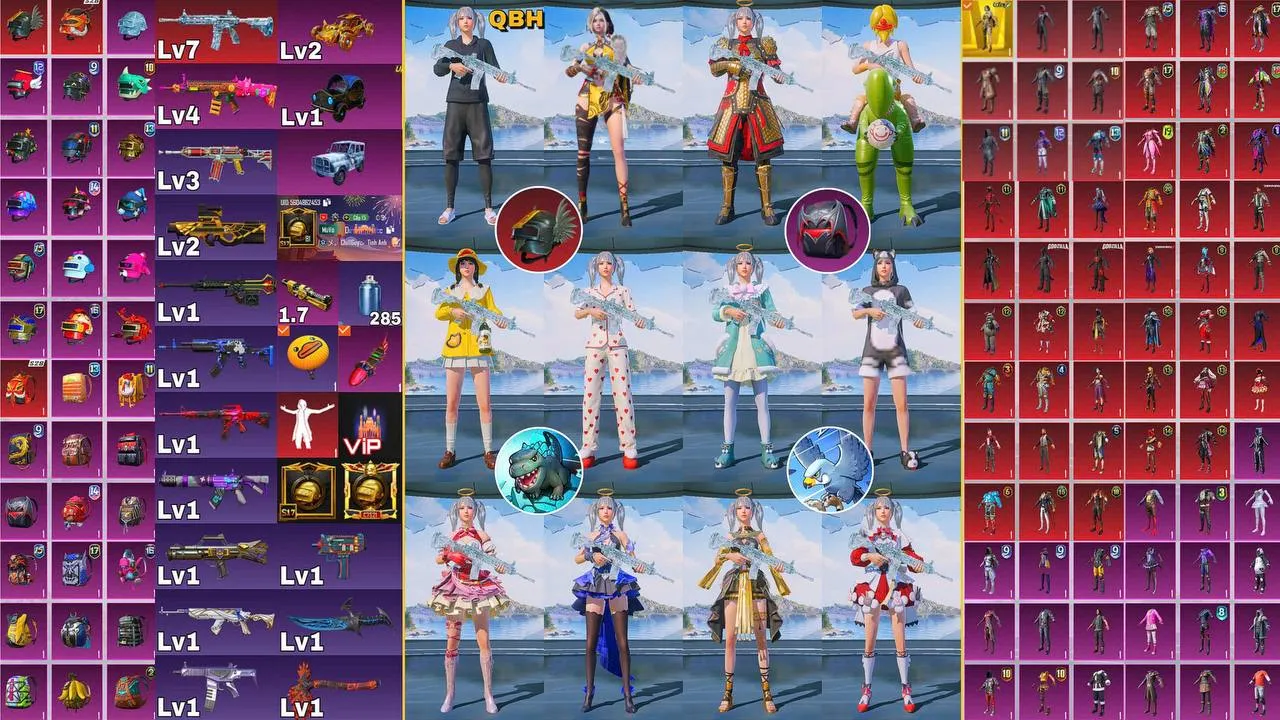The height and width of the screenshot is (720, 1280).
Task: Select the gold-highlighted outfit tile
Action: pyautogui.click(x=987, y=29)
